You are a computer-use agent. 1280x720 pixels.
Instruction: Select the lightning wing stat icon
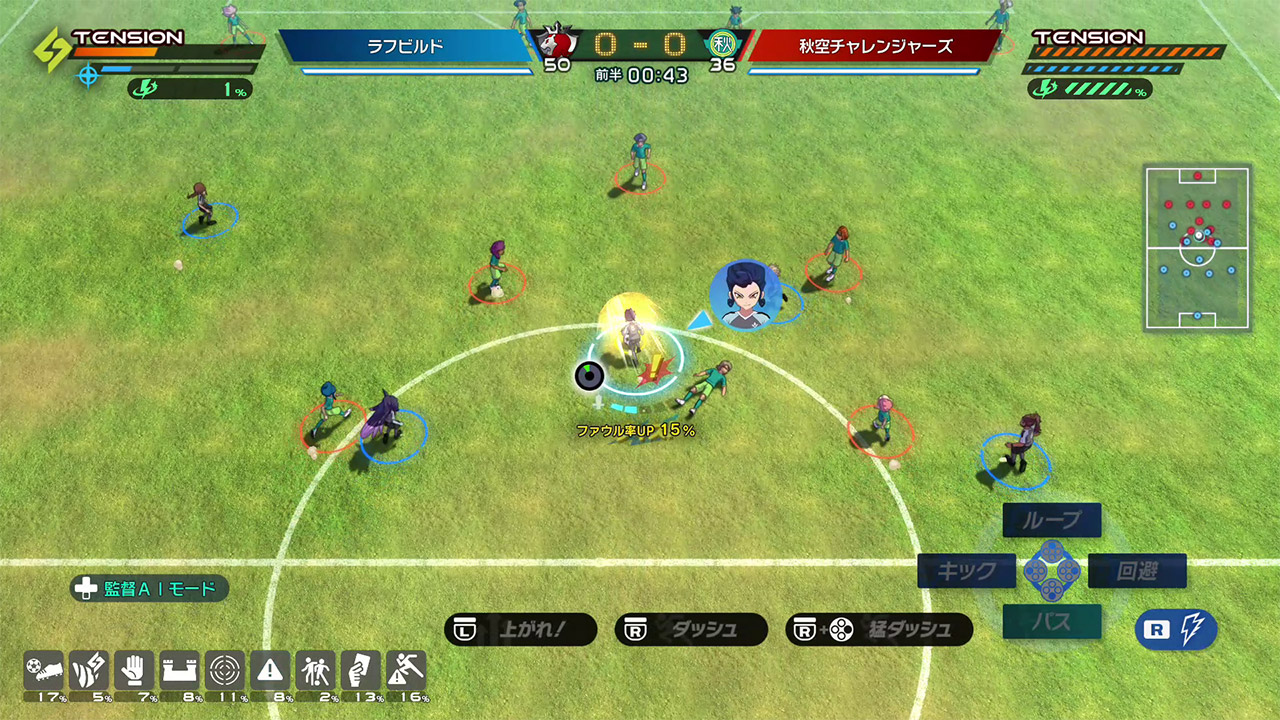tap(89, 671)
